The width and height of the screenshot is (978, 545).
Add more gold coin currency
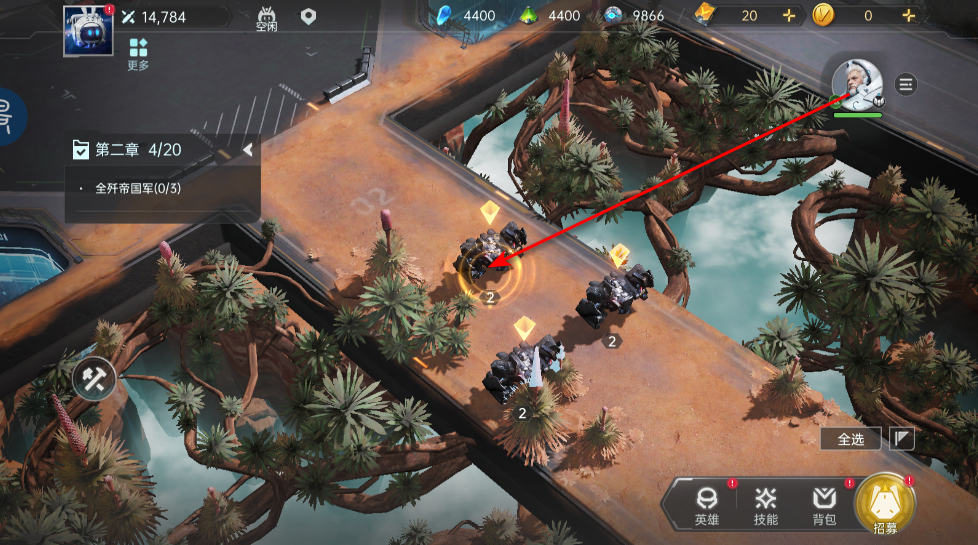[908, 16]
